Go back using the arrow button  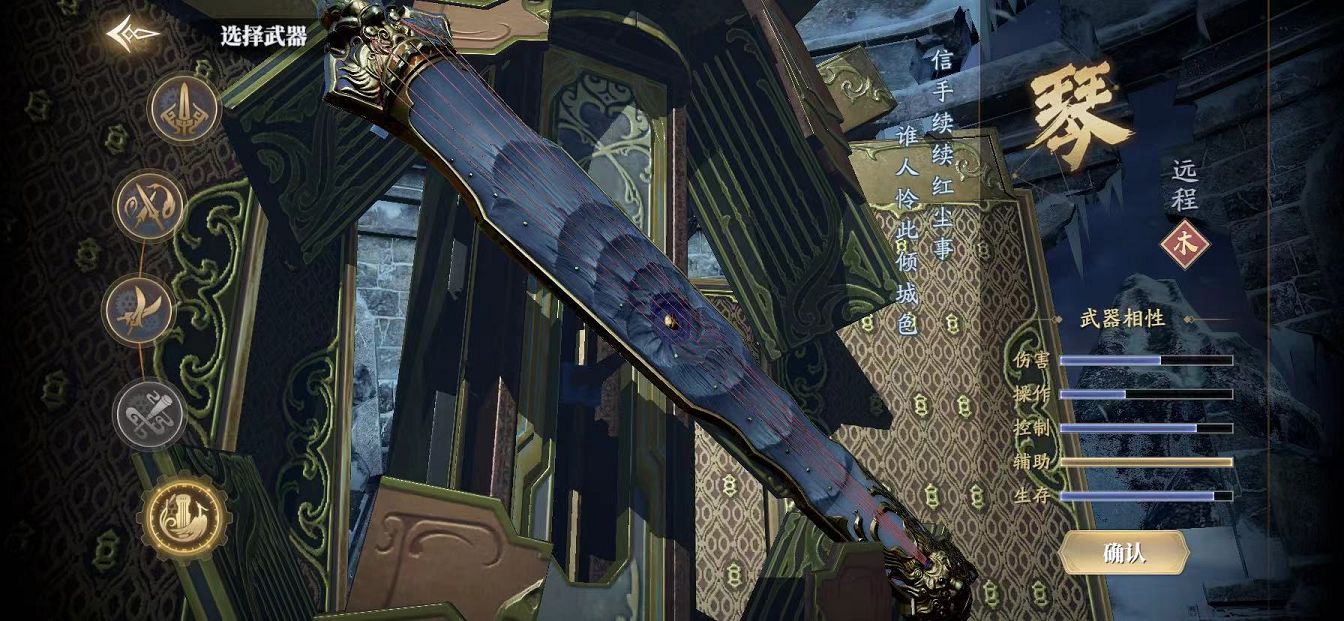[133, 34]
